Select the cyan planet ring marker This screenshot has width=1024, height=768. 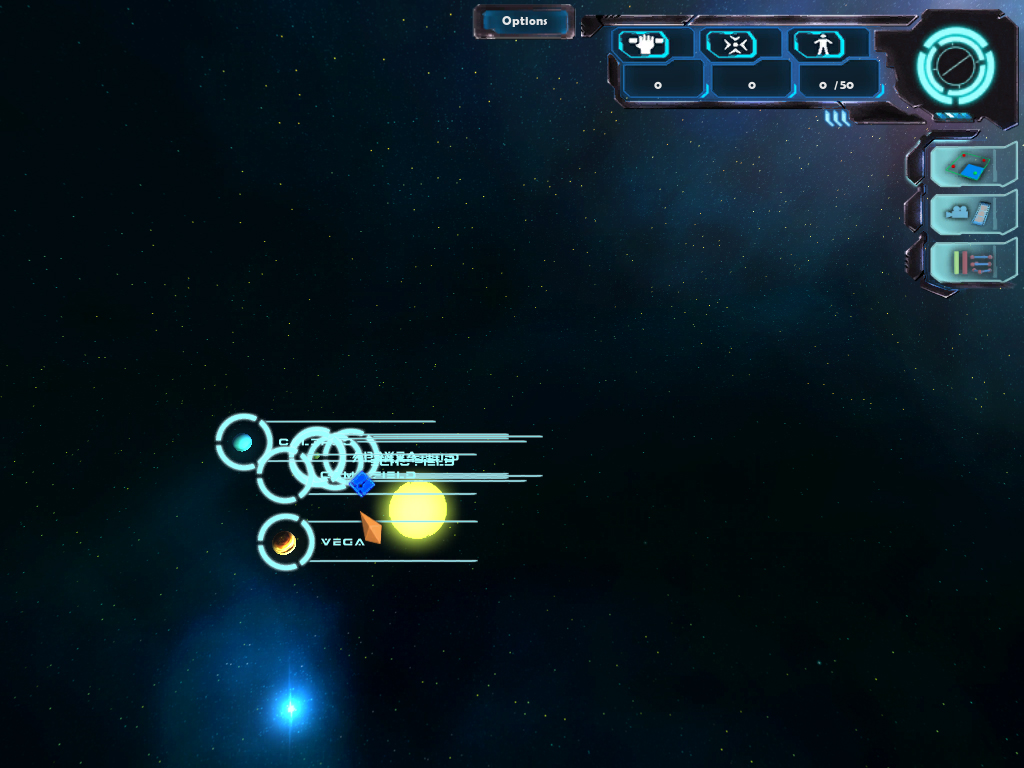(243, 442)
